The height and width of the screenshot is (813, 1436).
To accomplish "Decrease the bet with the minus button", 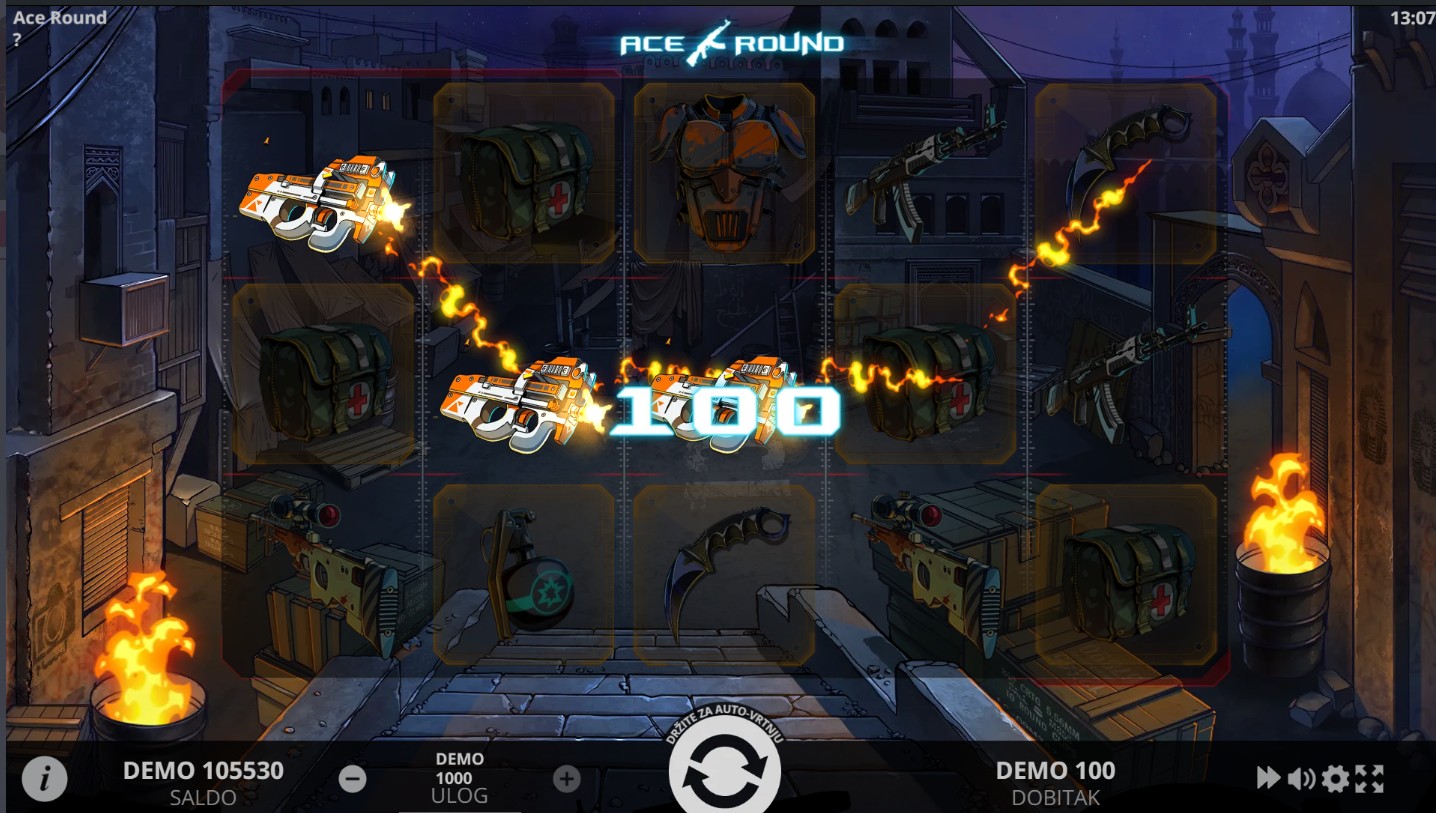I will (x=352, y=779).
